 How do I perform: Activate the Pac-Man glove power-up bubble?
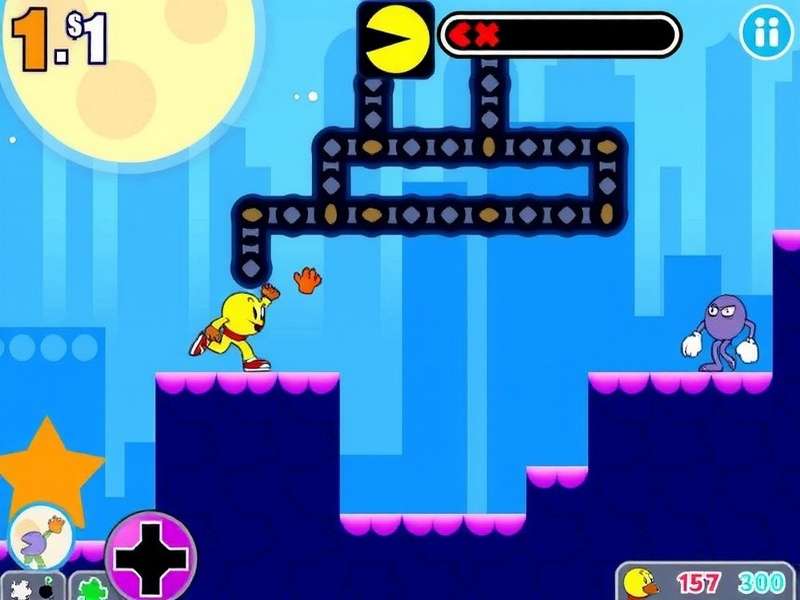pos(42,537)
